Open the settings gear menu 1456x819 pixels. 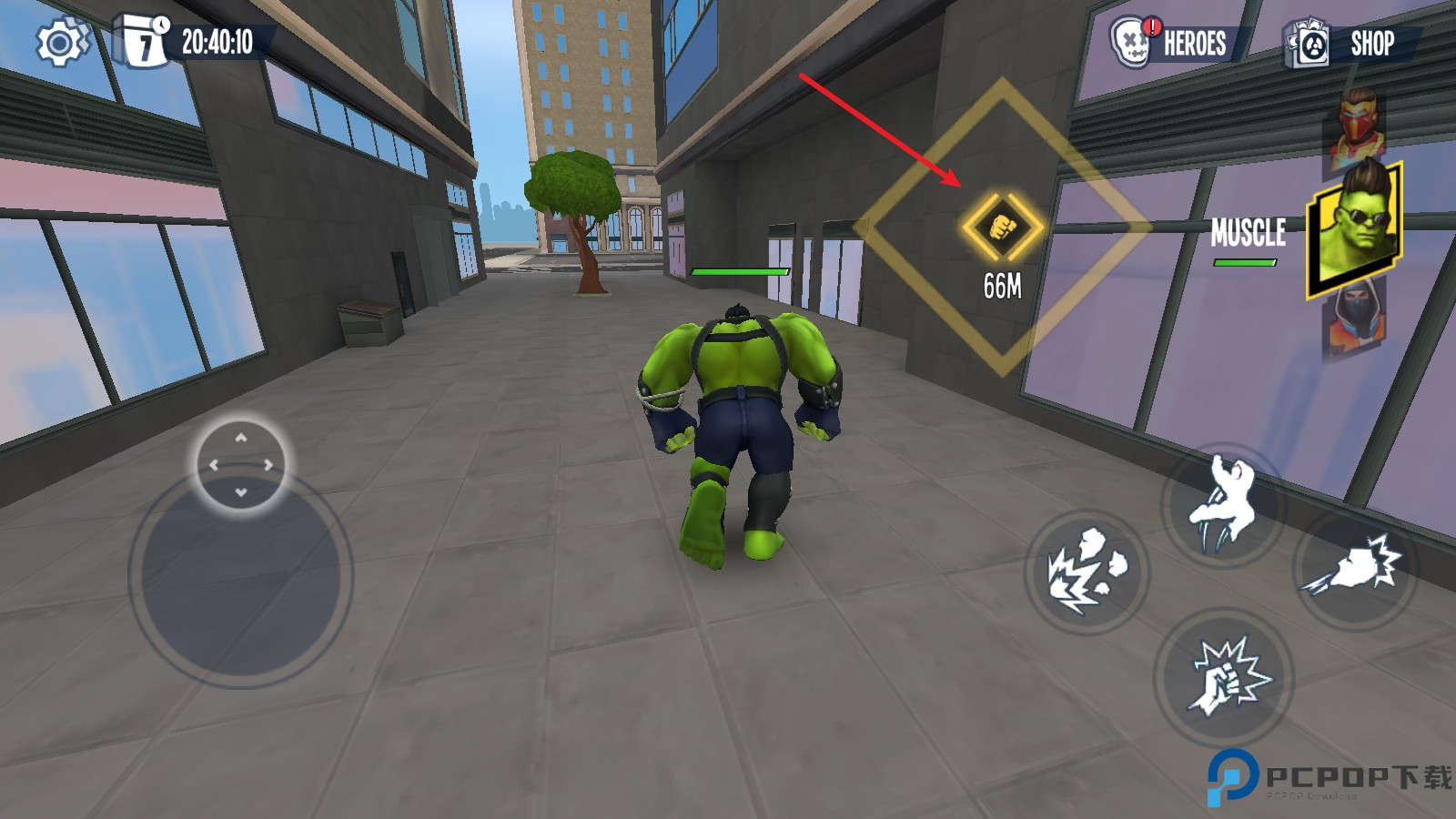click(x=61, y=43)
